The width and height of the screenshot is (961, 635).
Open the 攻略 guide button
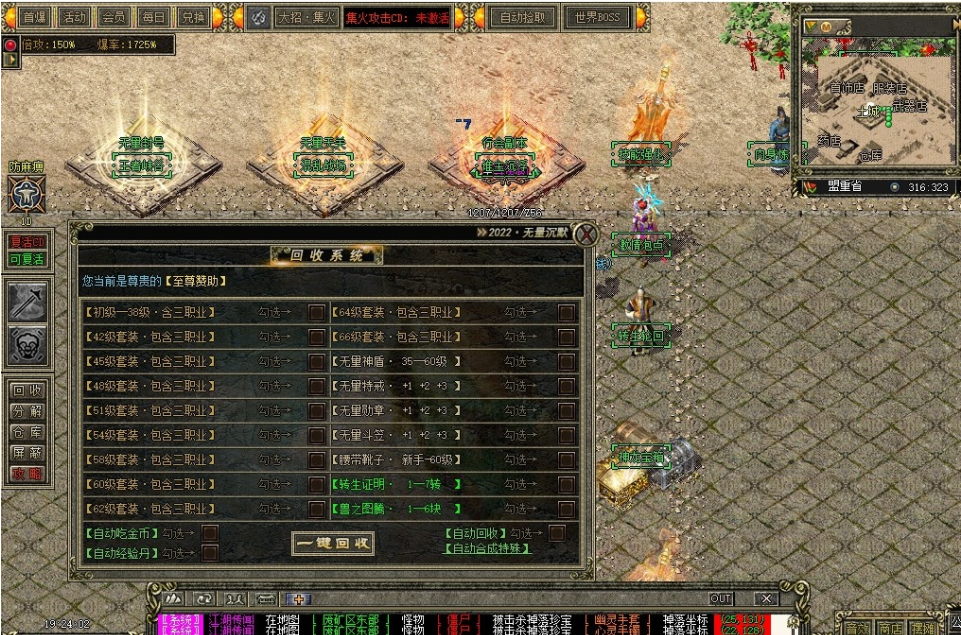click(x=27, y=473)
